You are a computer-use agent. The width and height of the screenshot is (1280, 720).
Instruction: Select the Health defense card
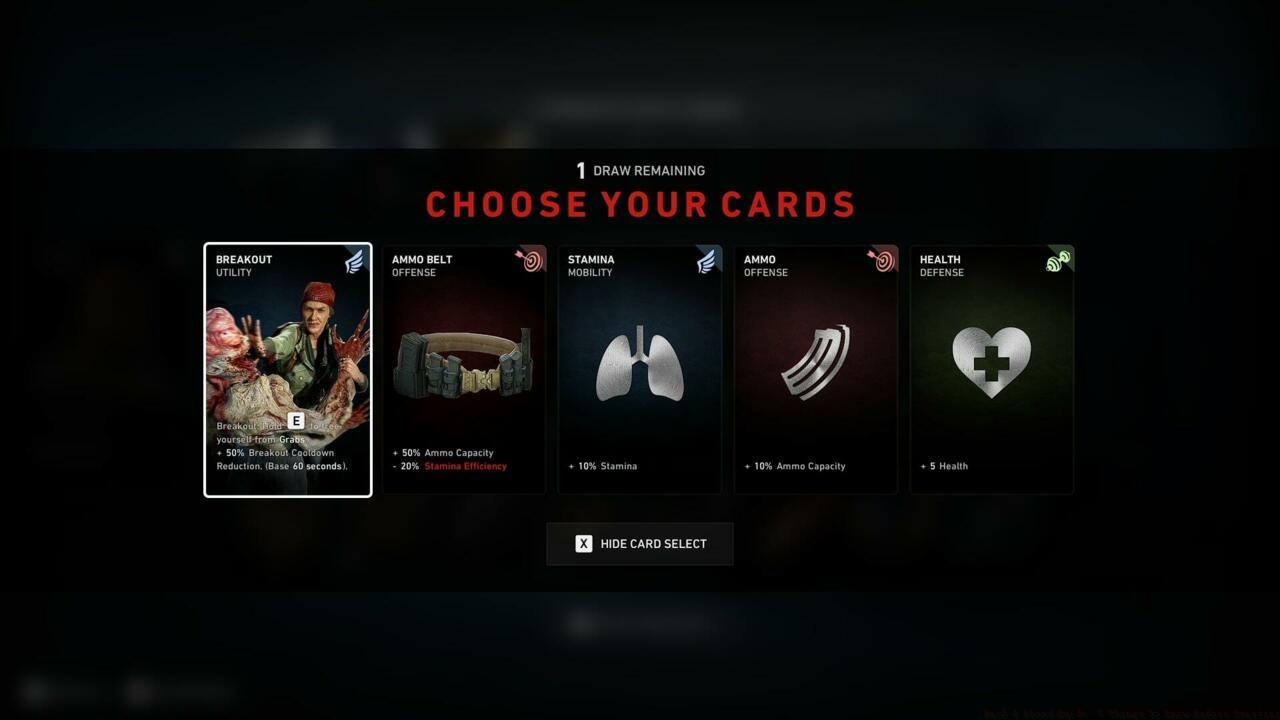point(991,370)
